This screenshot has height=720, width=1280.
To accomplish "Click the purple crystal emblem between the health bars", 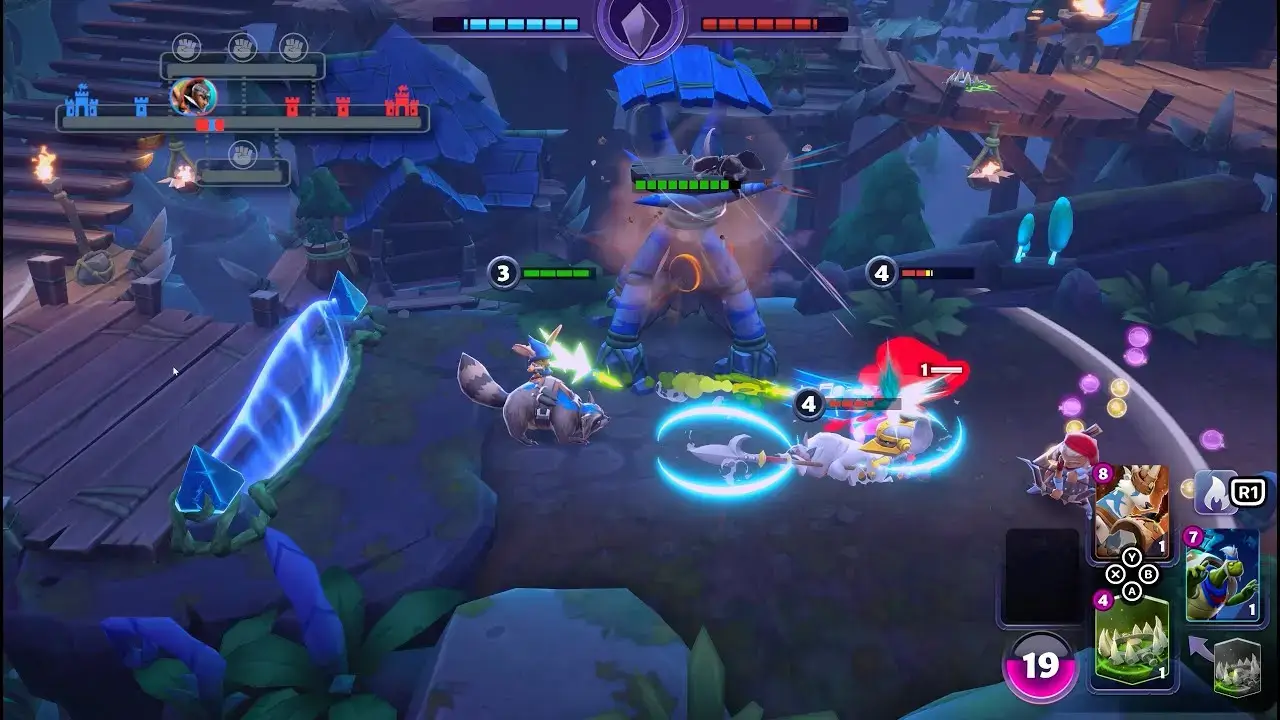I will point(640,24).
